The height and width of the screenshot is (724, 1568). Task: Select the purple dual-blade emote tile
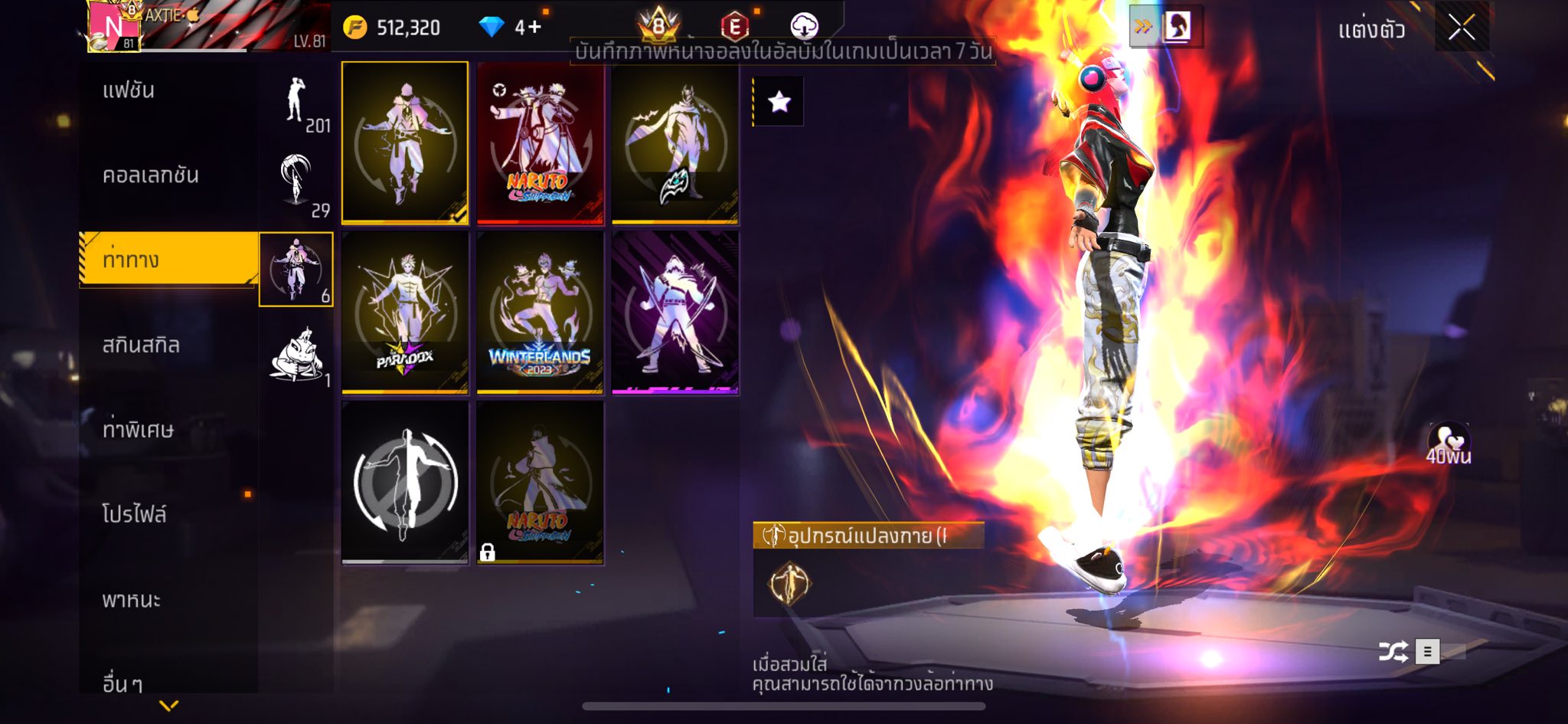tap(675, 313)
